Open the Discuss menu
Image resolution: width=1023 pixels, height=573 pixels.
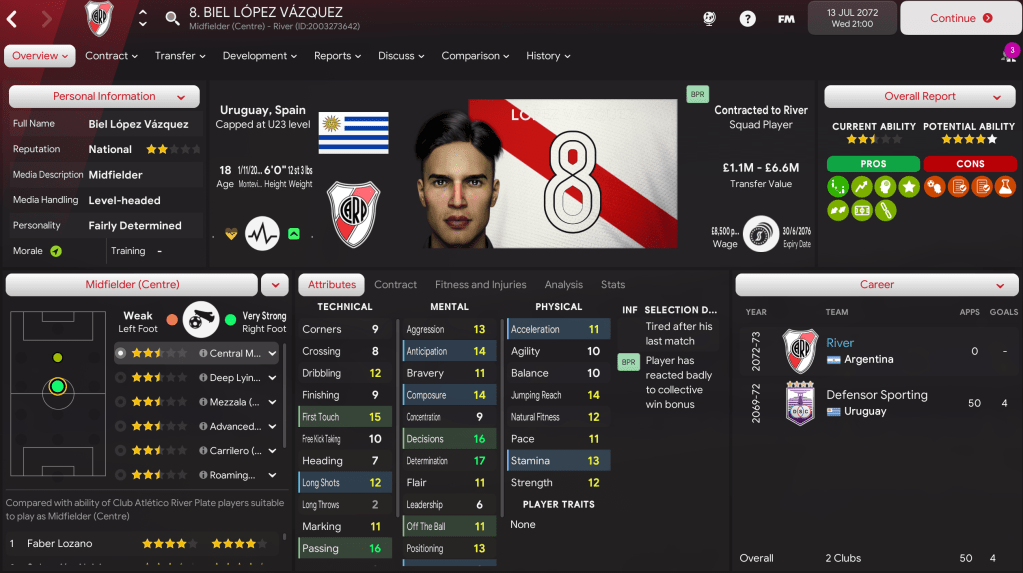click(x=401, y=56)
